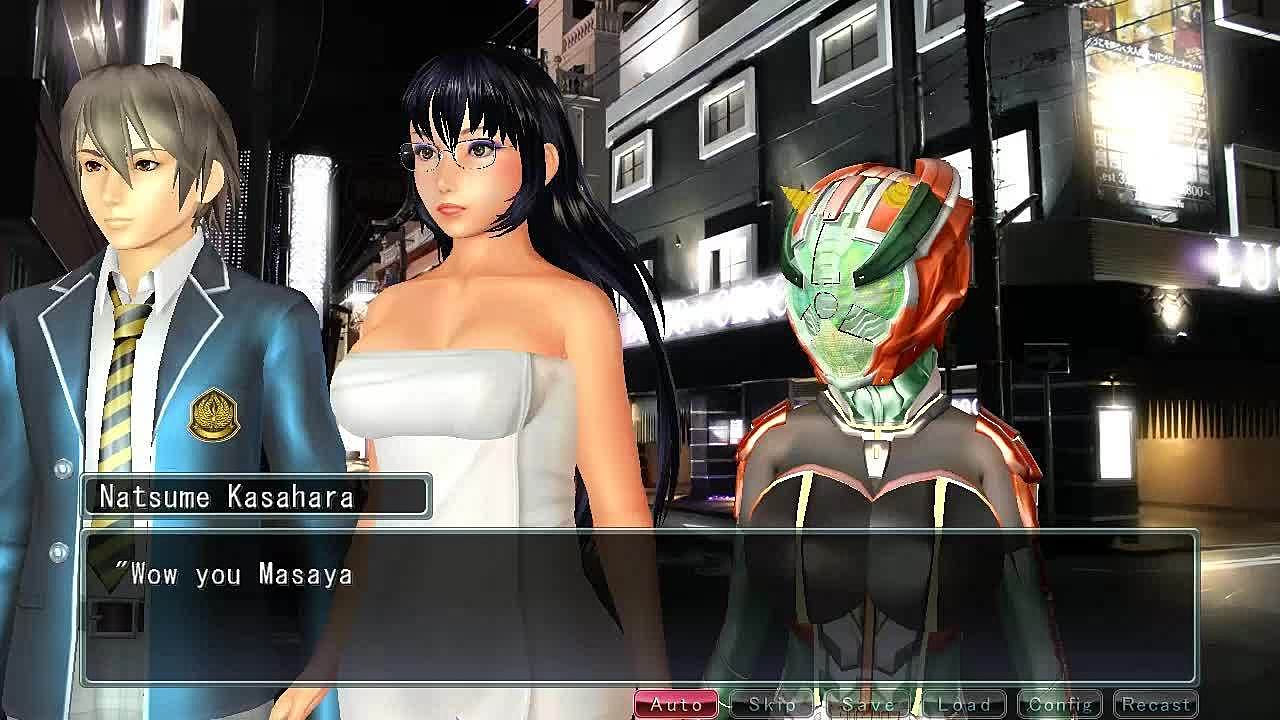Screen dimensions: 1280x720
Task: Toggle Auto mode for dialogue
Action: click(x=676, y=704)
